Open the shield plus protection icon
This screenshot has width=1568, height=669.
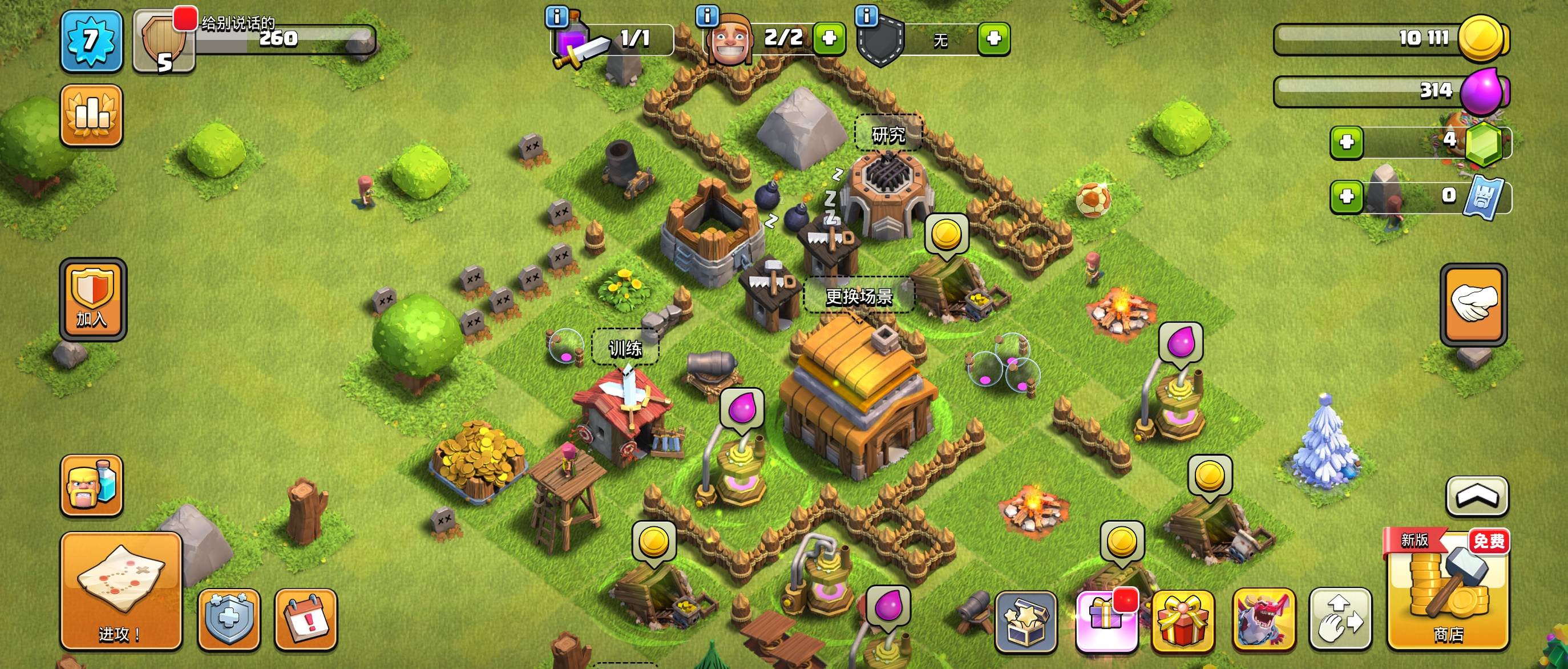pos(229,619)
